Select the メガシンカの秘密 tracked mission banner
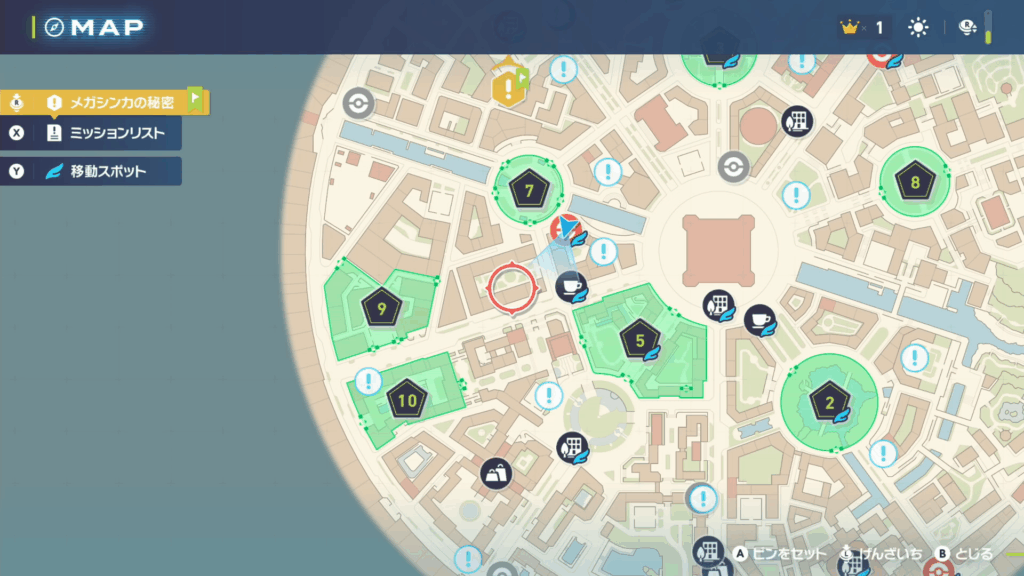Image resolution: width=1024 pixels, height=576 pixels. coord(110,102)
